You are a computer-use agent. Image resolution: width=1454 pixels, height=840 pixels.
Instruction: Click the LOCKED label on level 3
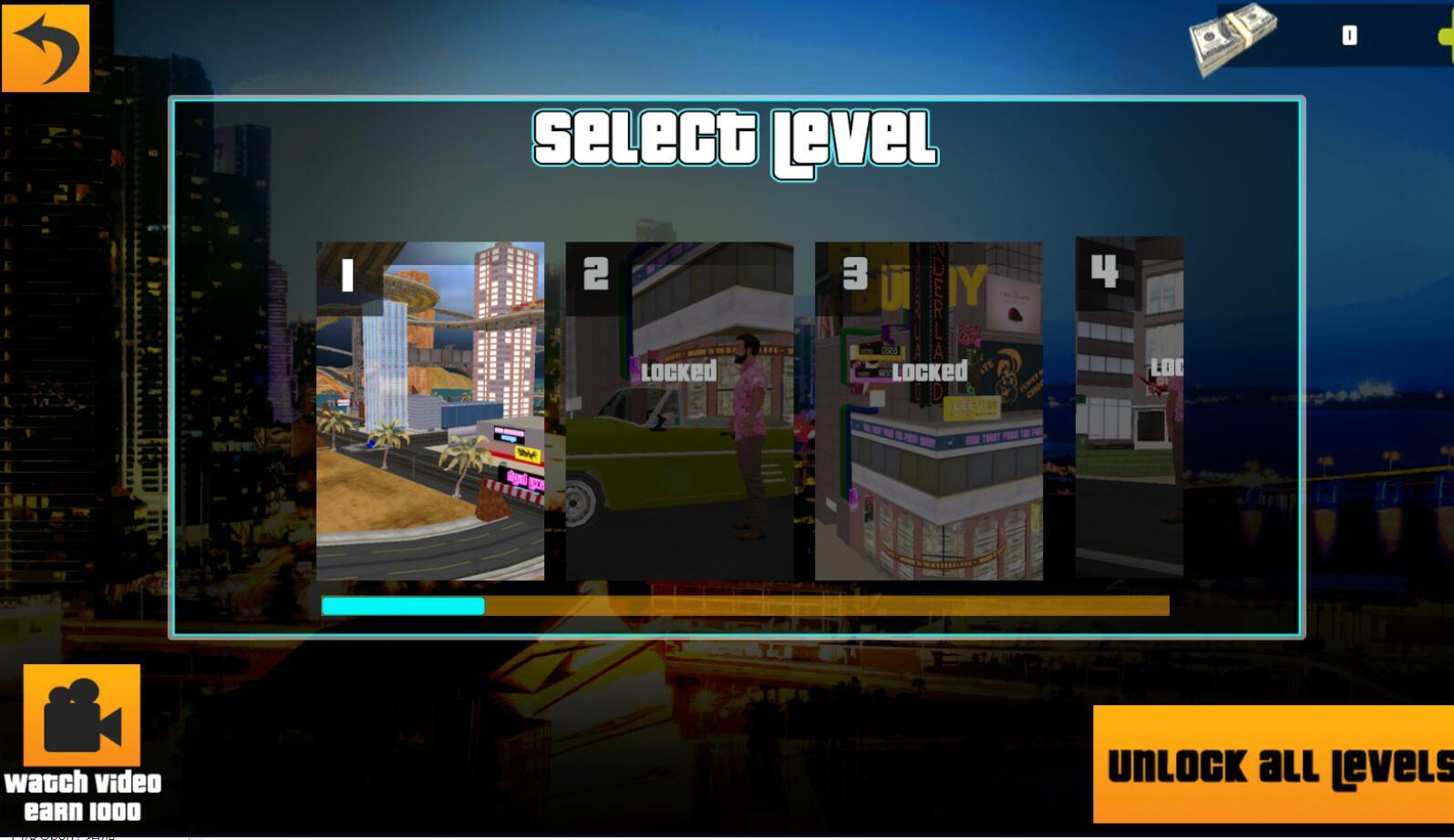[931, 372]
